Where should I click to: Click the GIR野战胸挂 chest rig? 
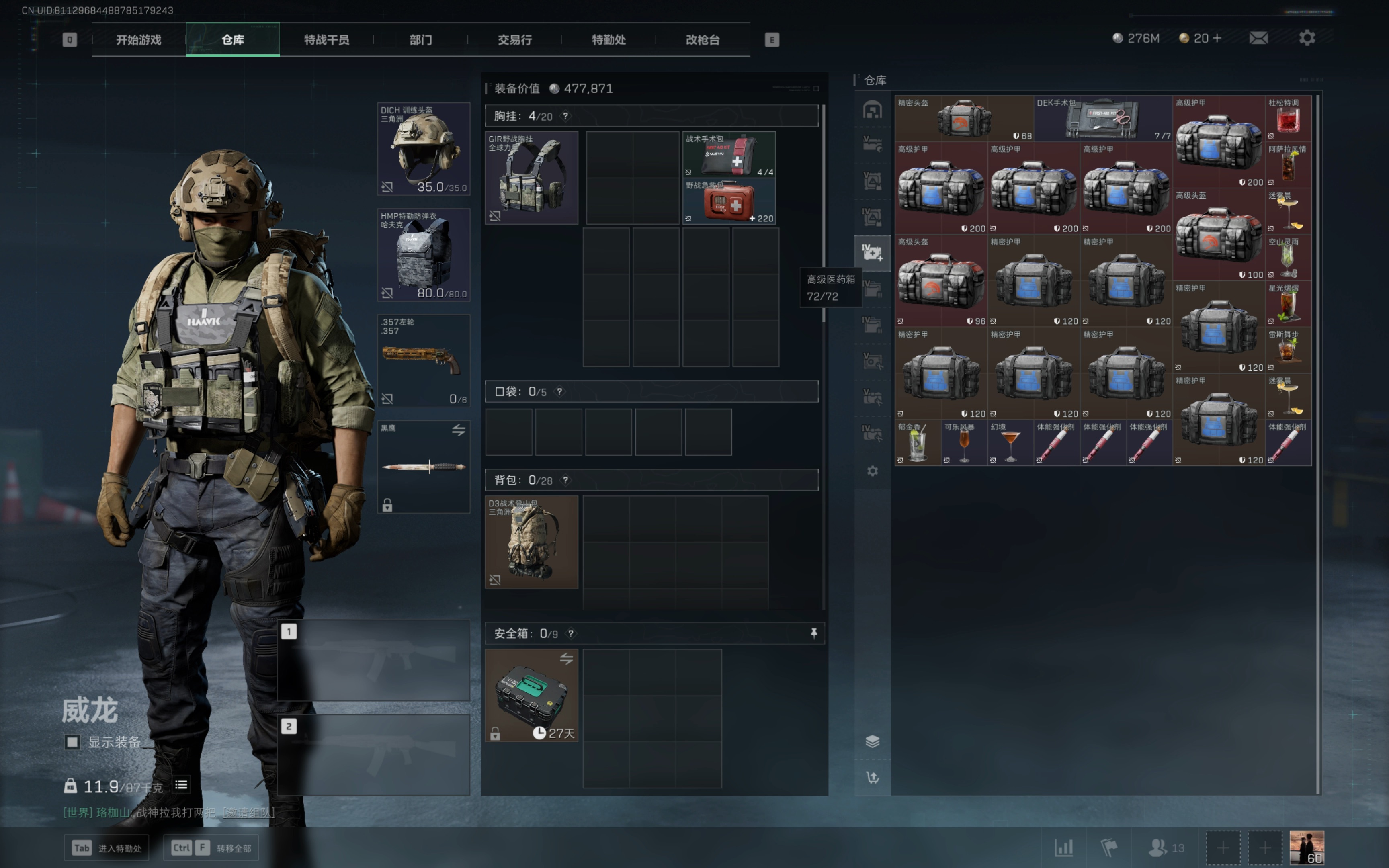pos(531,178)
